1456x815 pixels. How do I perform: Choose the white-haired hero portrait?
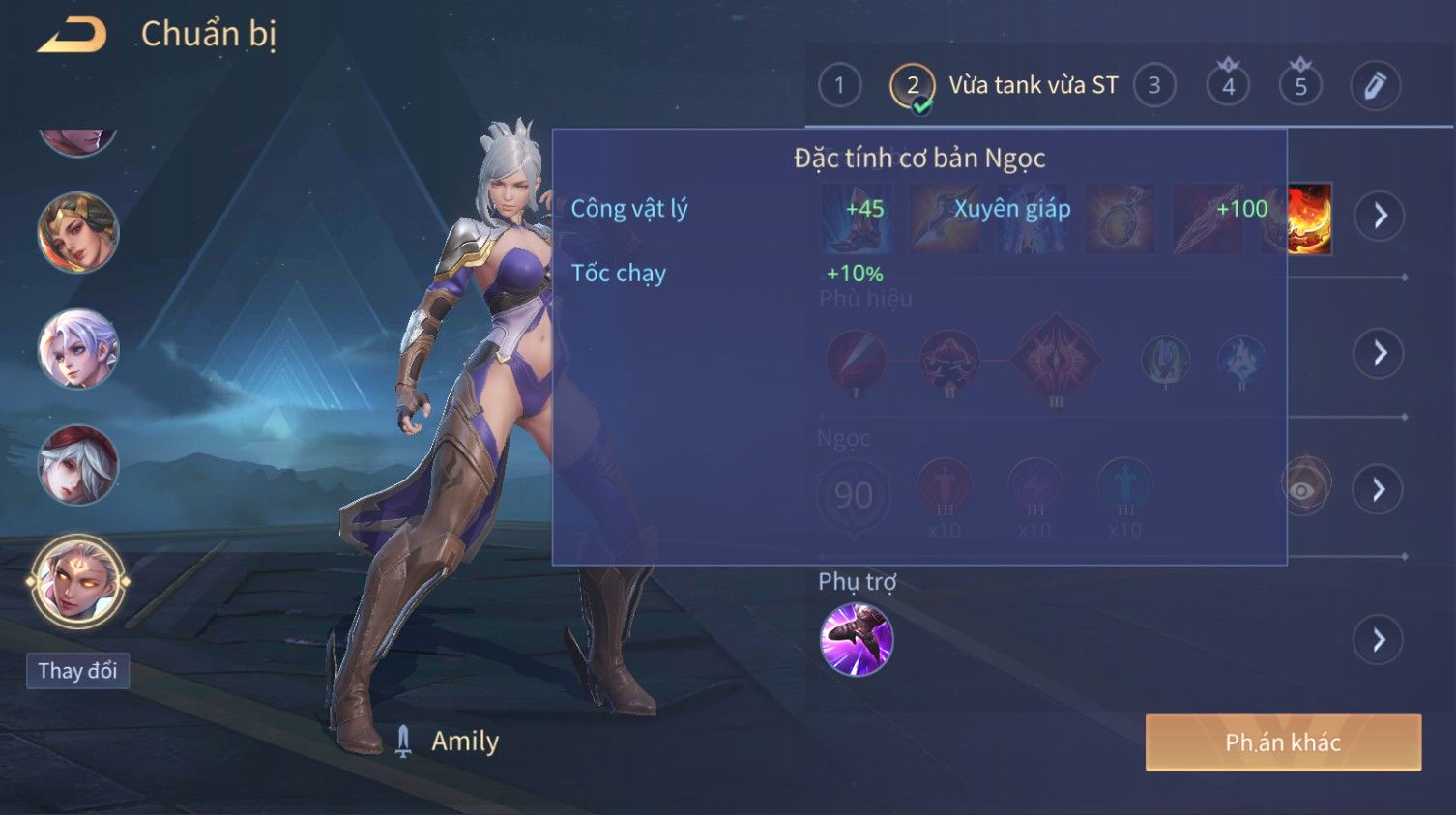point(77,349)
